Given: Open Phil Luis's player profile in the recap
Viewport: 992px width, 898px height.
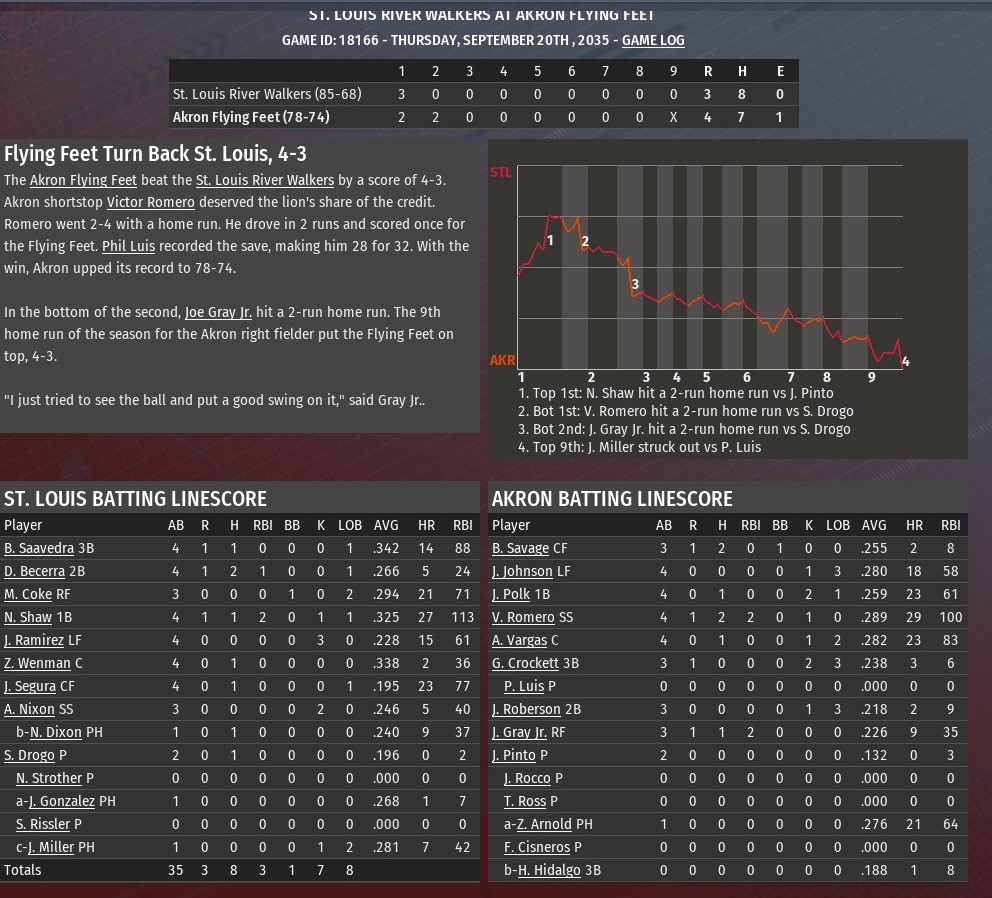Looking at the screenshot, I should 128,246.
